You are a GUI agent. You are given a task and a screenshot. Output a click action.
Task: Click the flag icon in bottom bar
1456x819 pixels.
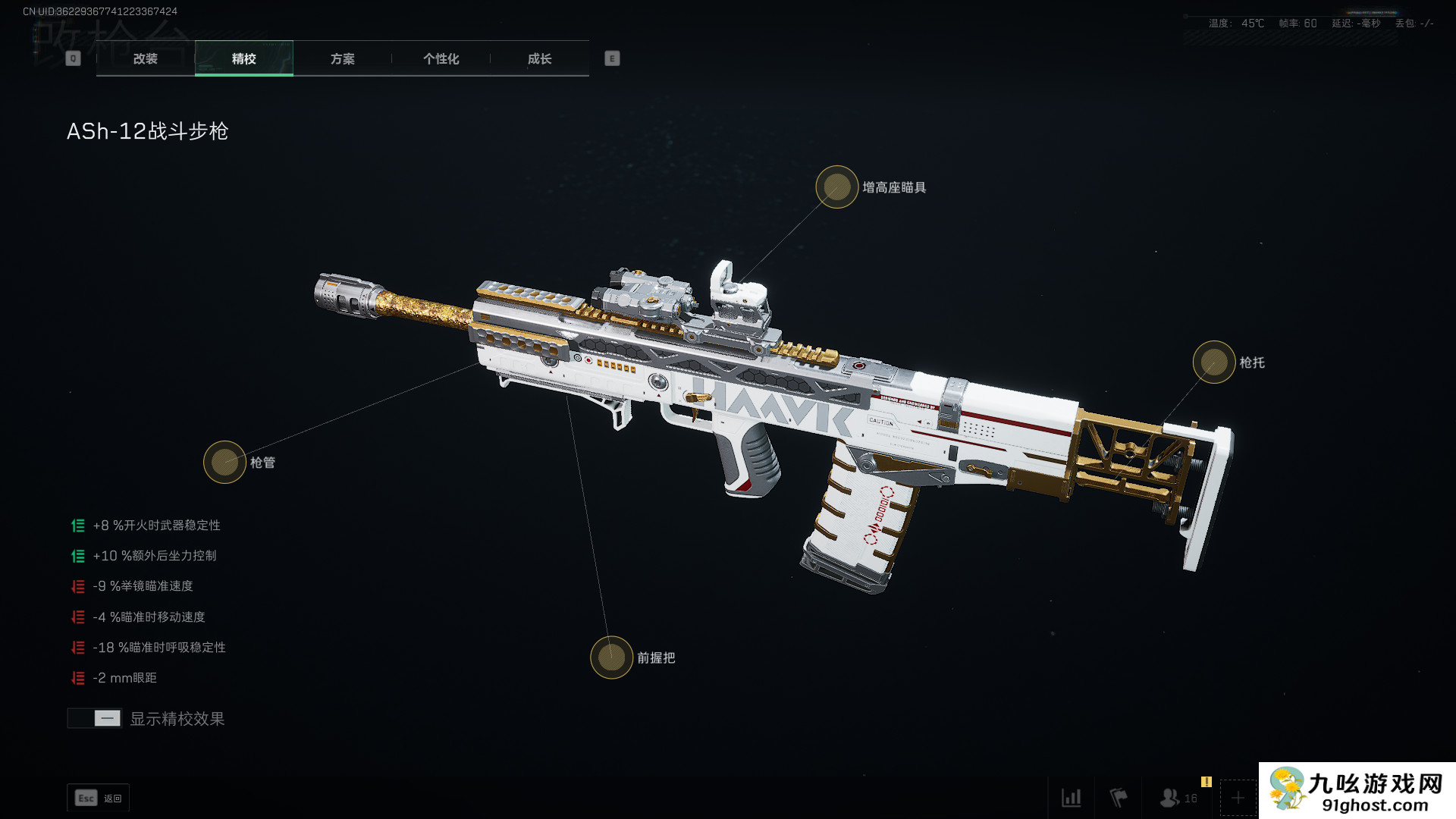pos(1119,798)
